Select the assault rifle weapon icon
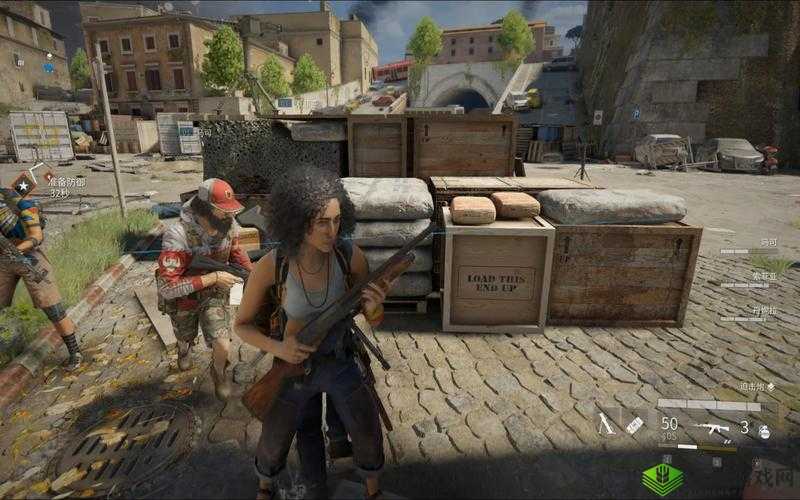800x500 pixels. click(x=712, y=429)
